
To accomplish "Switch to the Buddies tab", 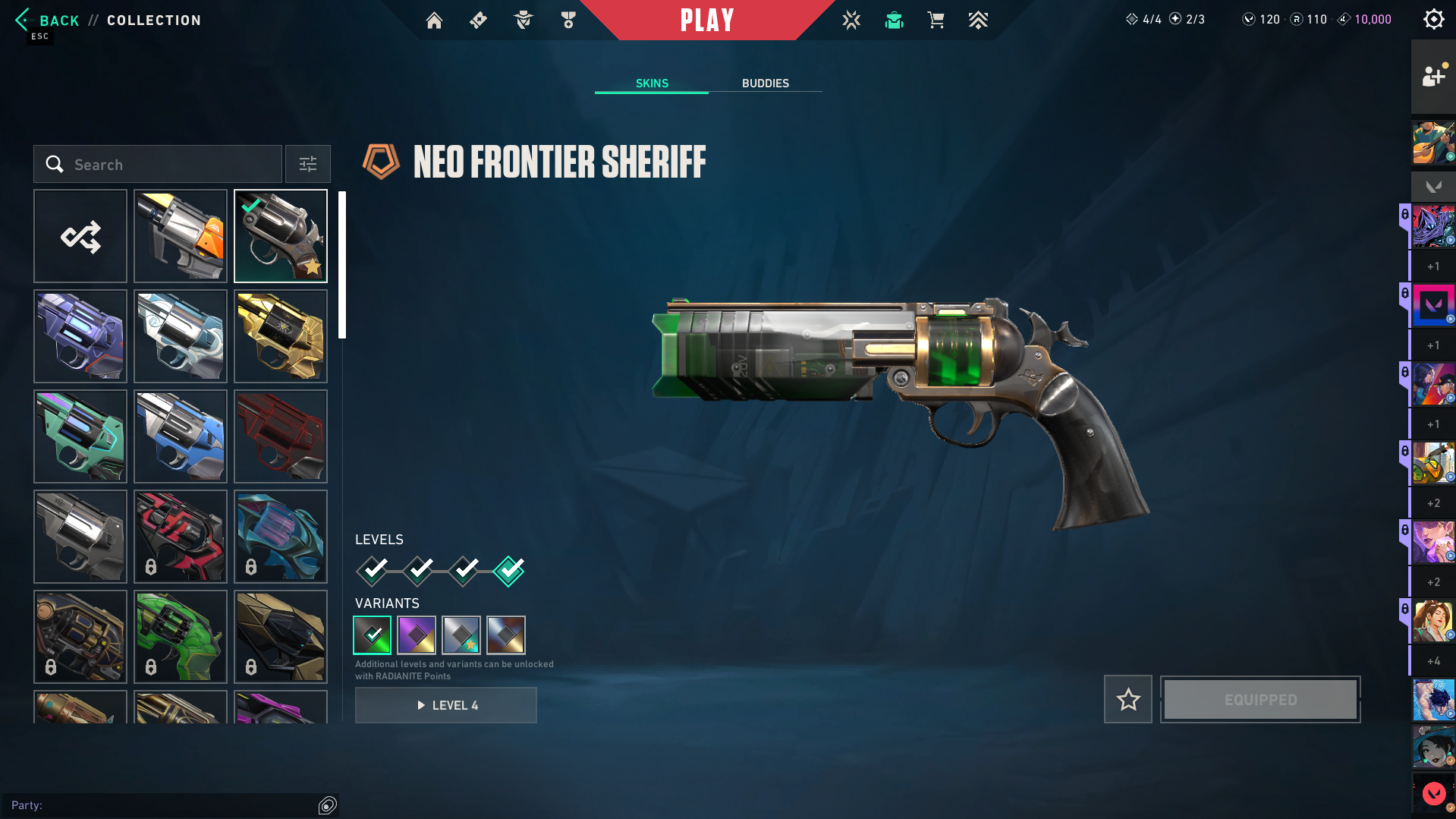I will point(765,83).
